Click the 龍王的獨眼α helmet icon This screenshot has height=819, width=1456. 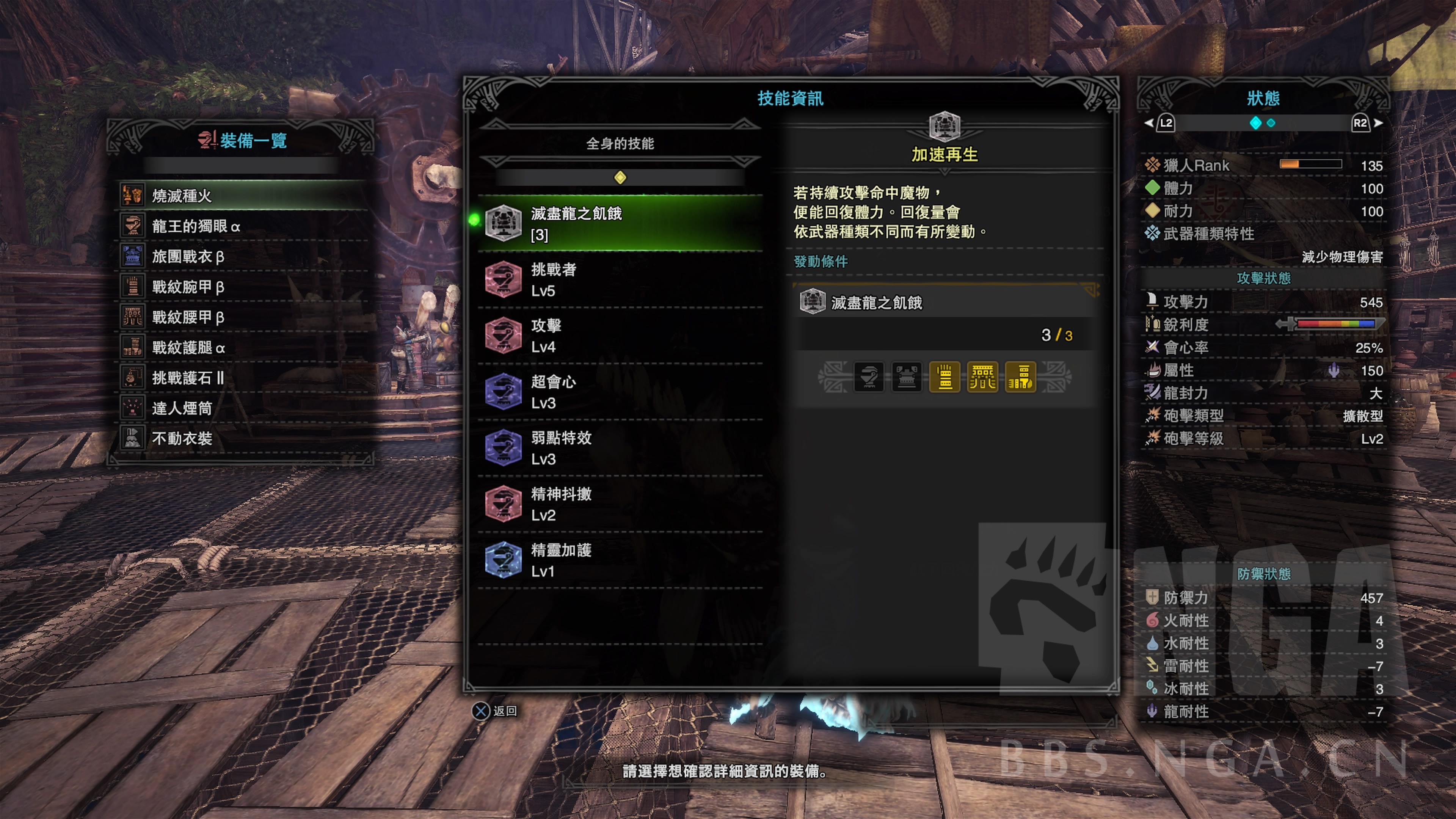132,225
